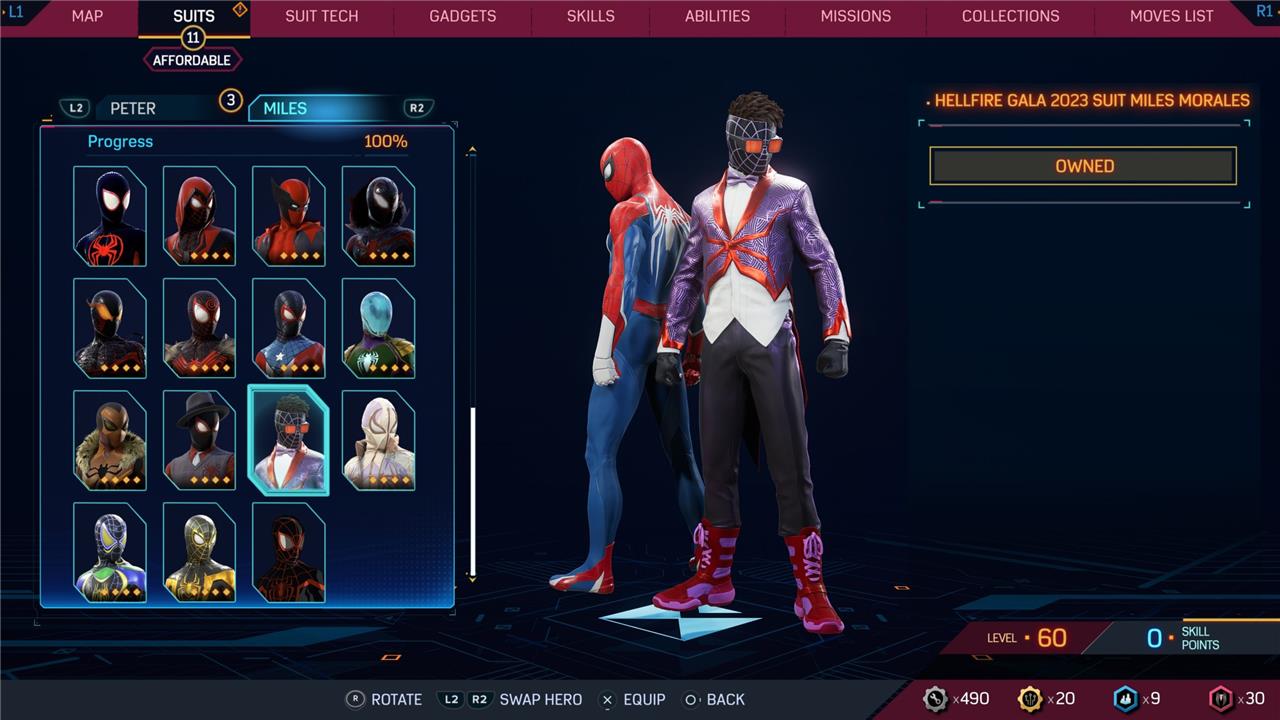Viewport: 1280px width, 720px height.
Task: Choose the white hooded suit
Action: pyautogui.click(x=378, y=440)
